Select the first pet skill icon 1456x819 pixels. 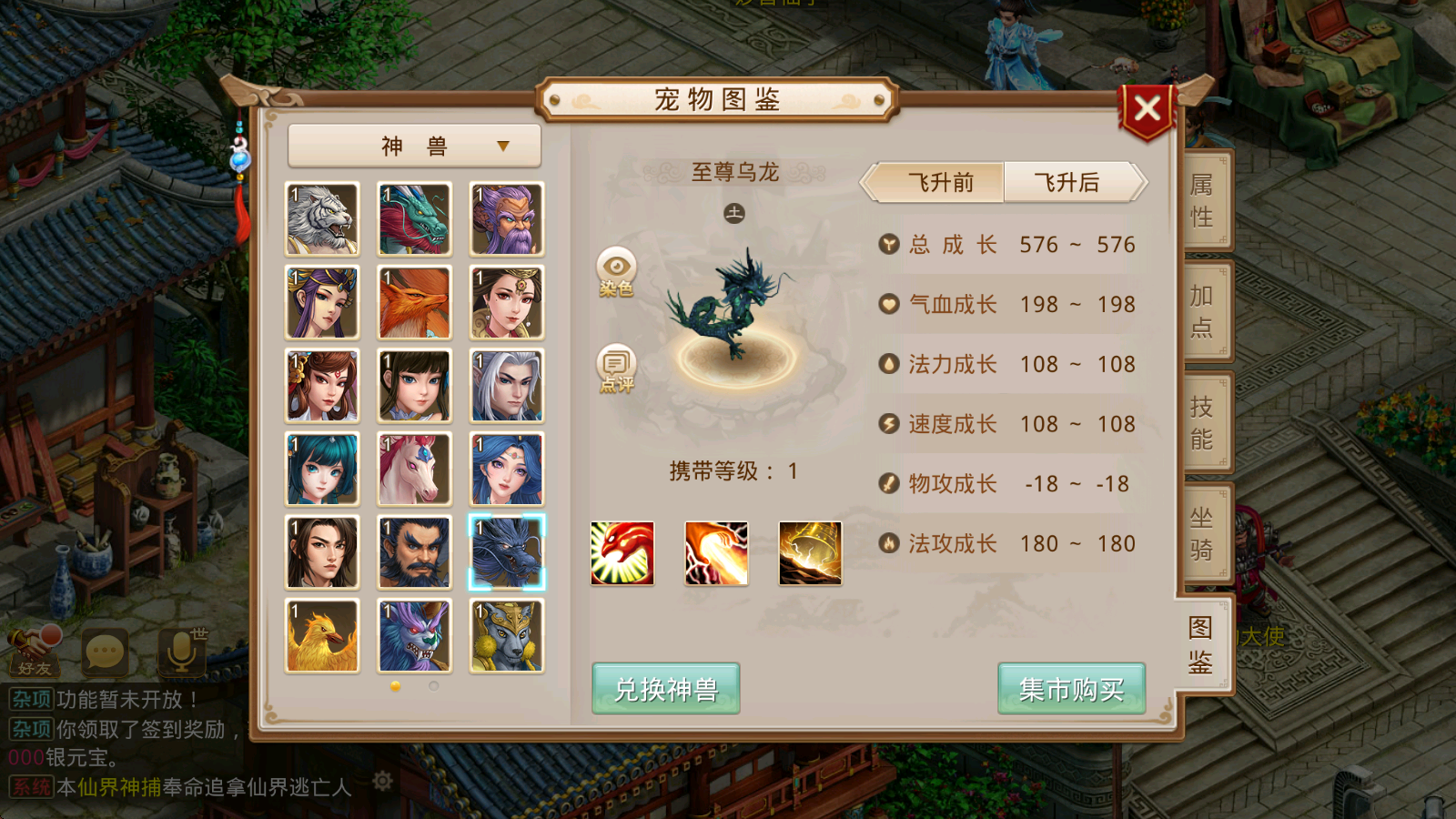(622, 552)
